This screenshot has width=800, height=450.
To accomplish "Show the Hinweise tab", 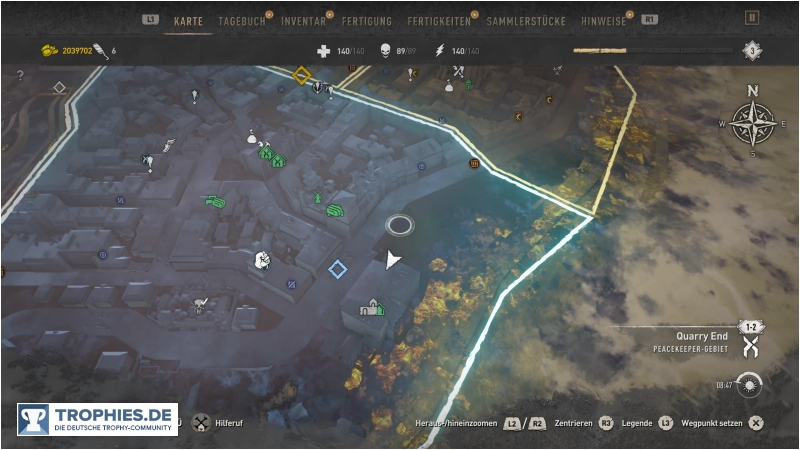I will [x=604, y=20].
